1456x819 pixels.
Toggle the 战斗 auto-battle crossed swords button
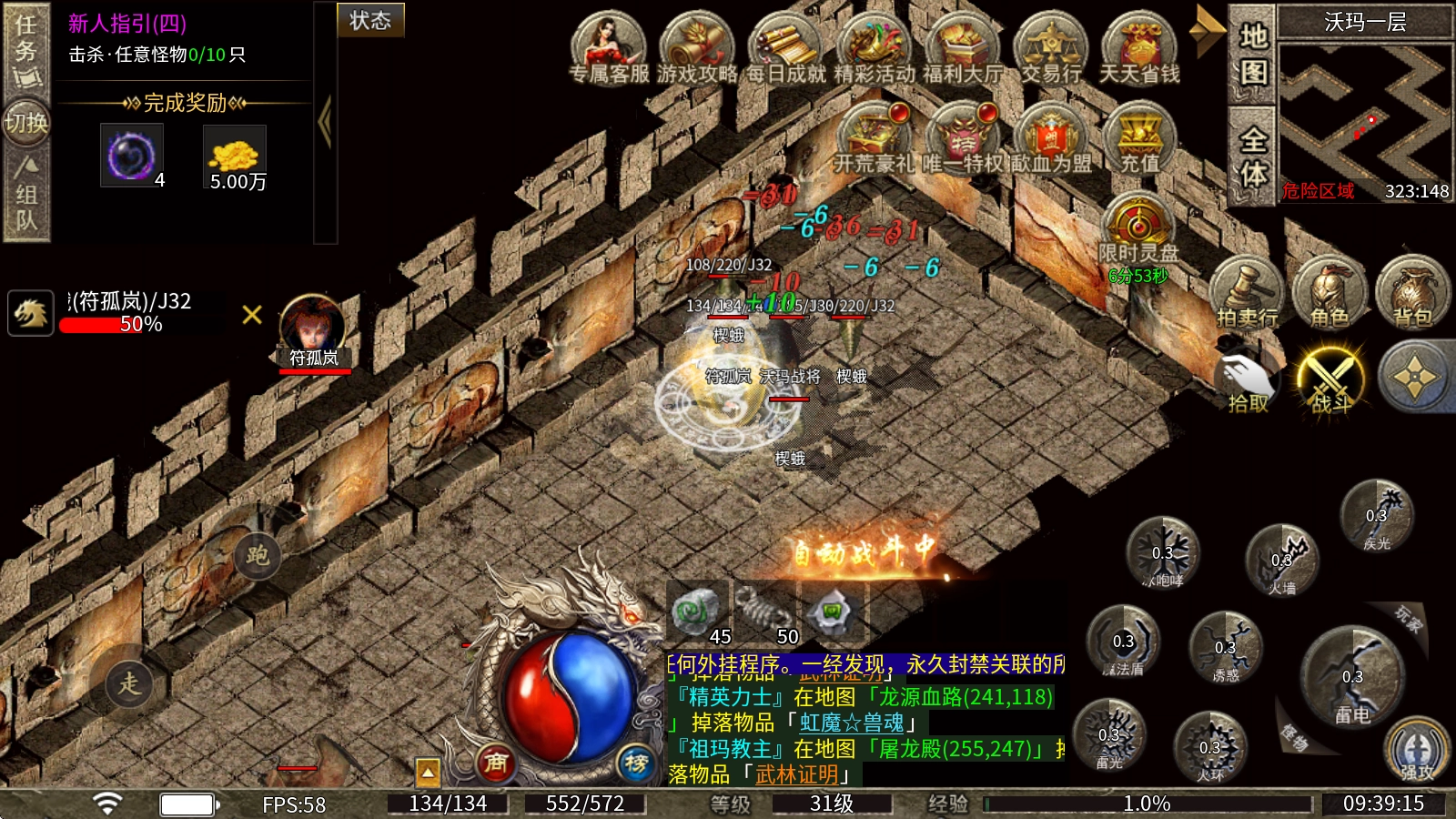click(x=1330, y=378)
